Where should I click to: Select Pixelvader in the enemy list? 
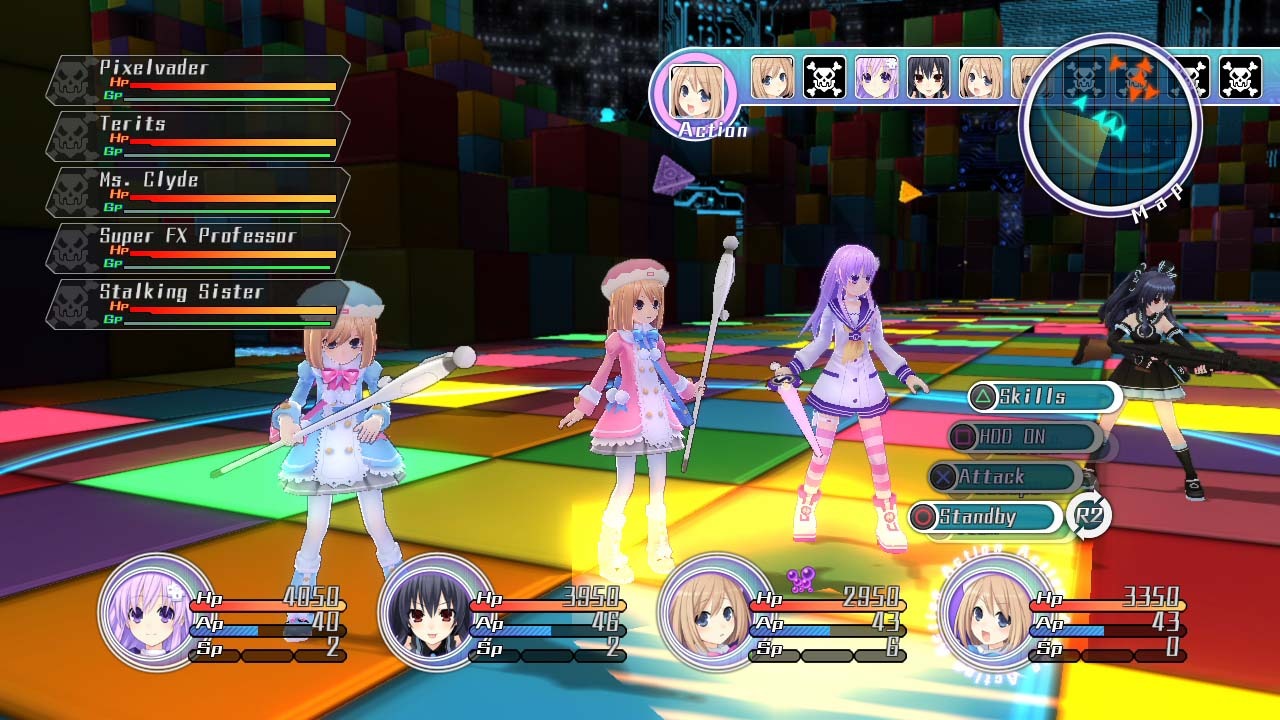[198, 81]
